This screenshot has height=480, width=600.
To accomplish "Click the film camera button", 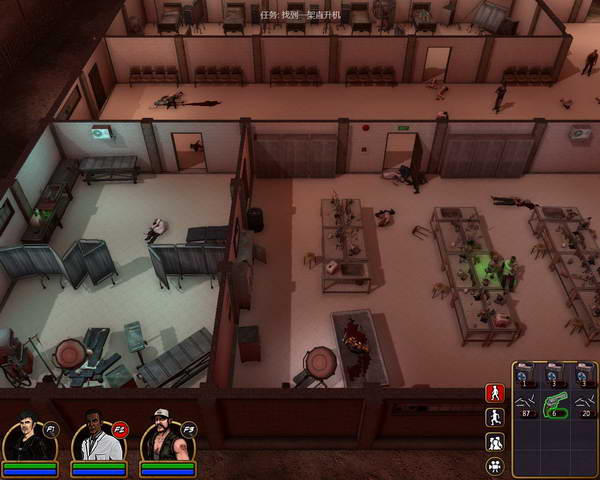I will tap(494, 466).
